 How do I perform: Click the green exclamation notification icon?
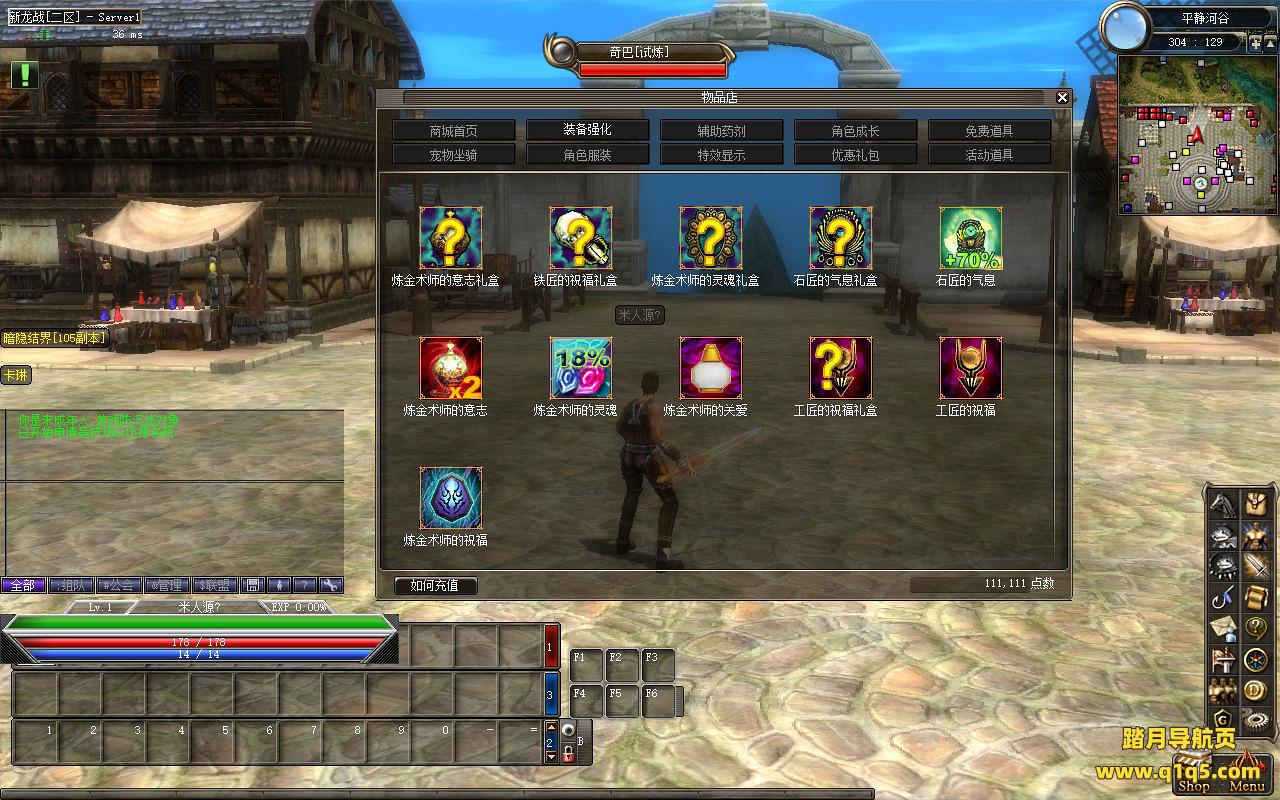point(24,74)
